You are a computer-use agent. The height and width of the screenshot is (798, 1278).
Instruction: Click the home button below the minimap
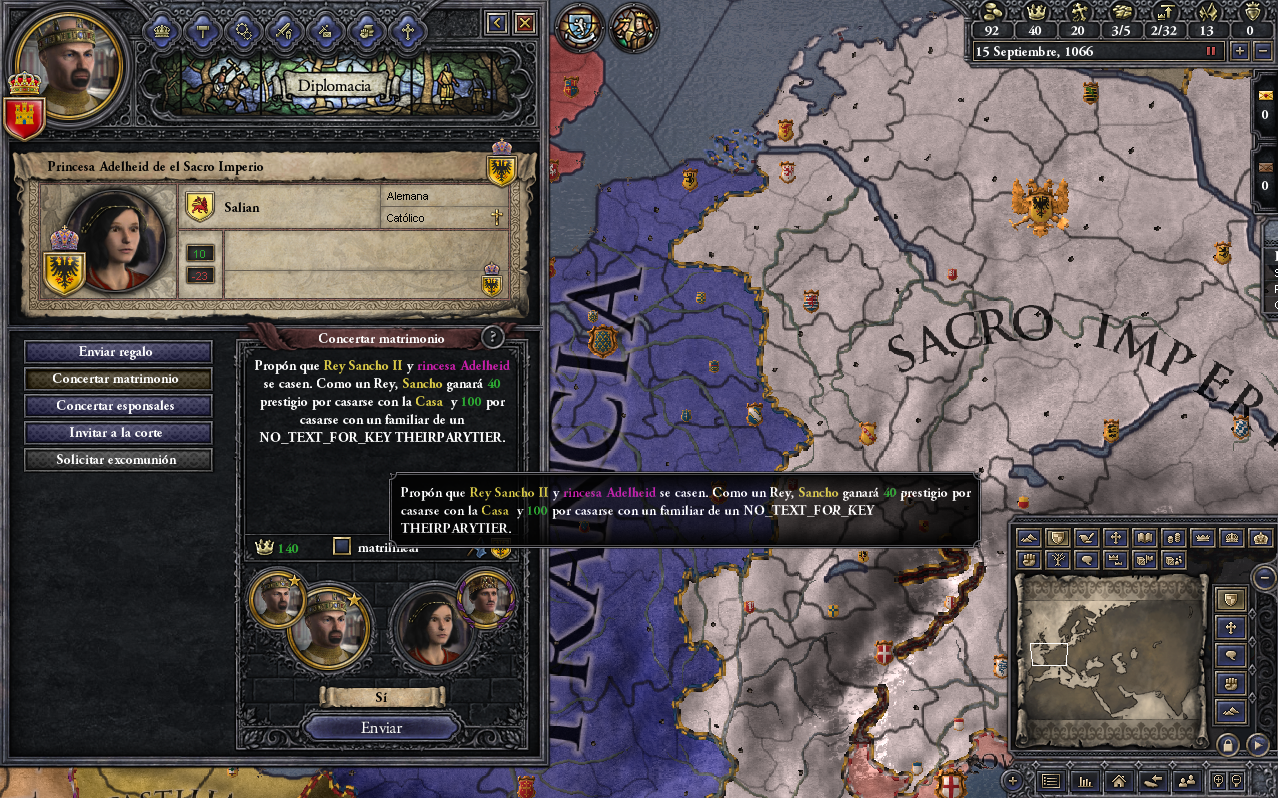click(x=1119, y=781)
